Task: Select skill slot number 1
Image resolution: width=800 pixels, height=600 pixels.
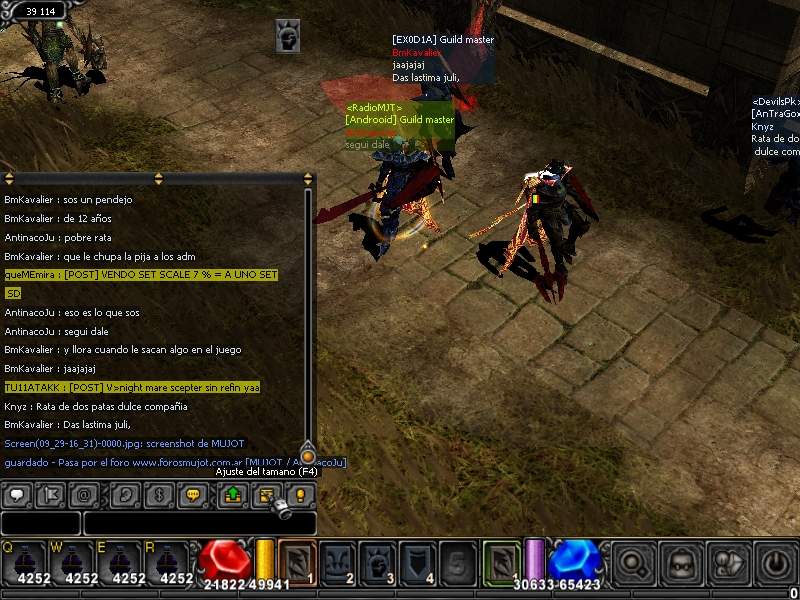Action: click(298, 562)
